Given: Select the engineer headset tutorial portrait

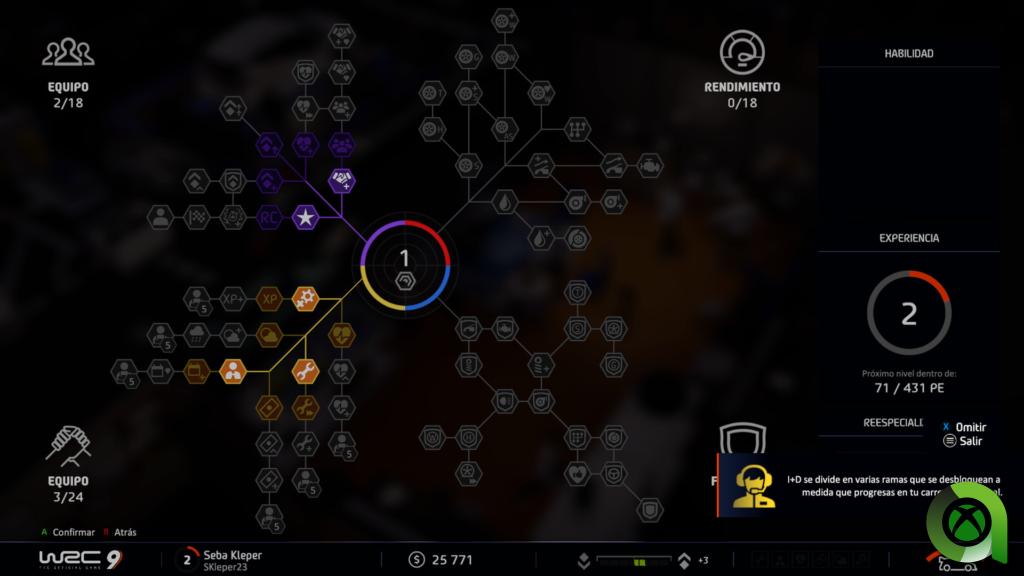Looking at the screenshot, I should click(x=751, y=485).
